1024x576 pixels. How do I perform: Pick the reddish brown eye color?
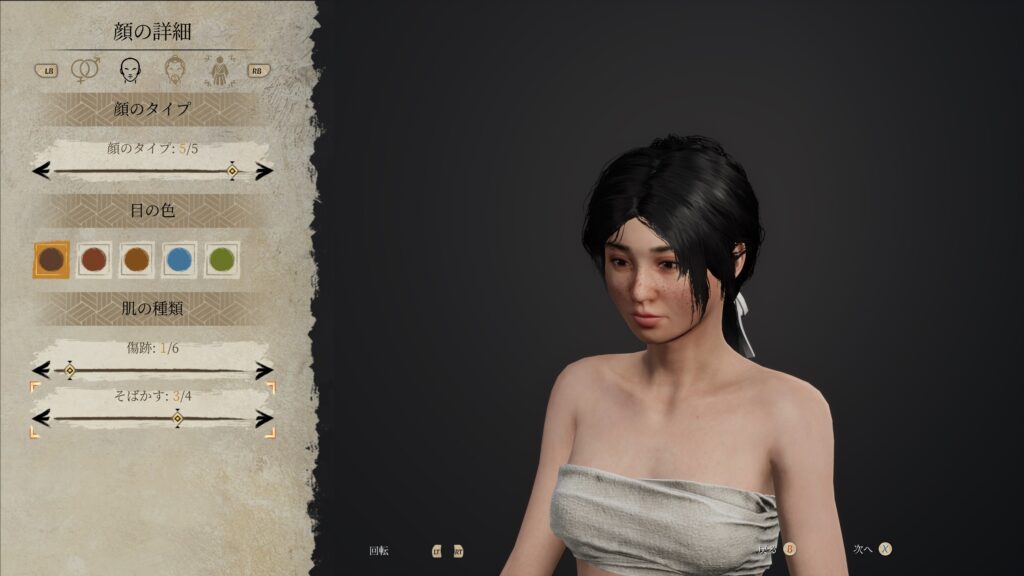pyautogui.click(x=94, y=260)
